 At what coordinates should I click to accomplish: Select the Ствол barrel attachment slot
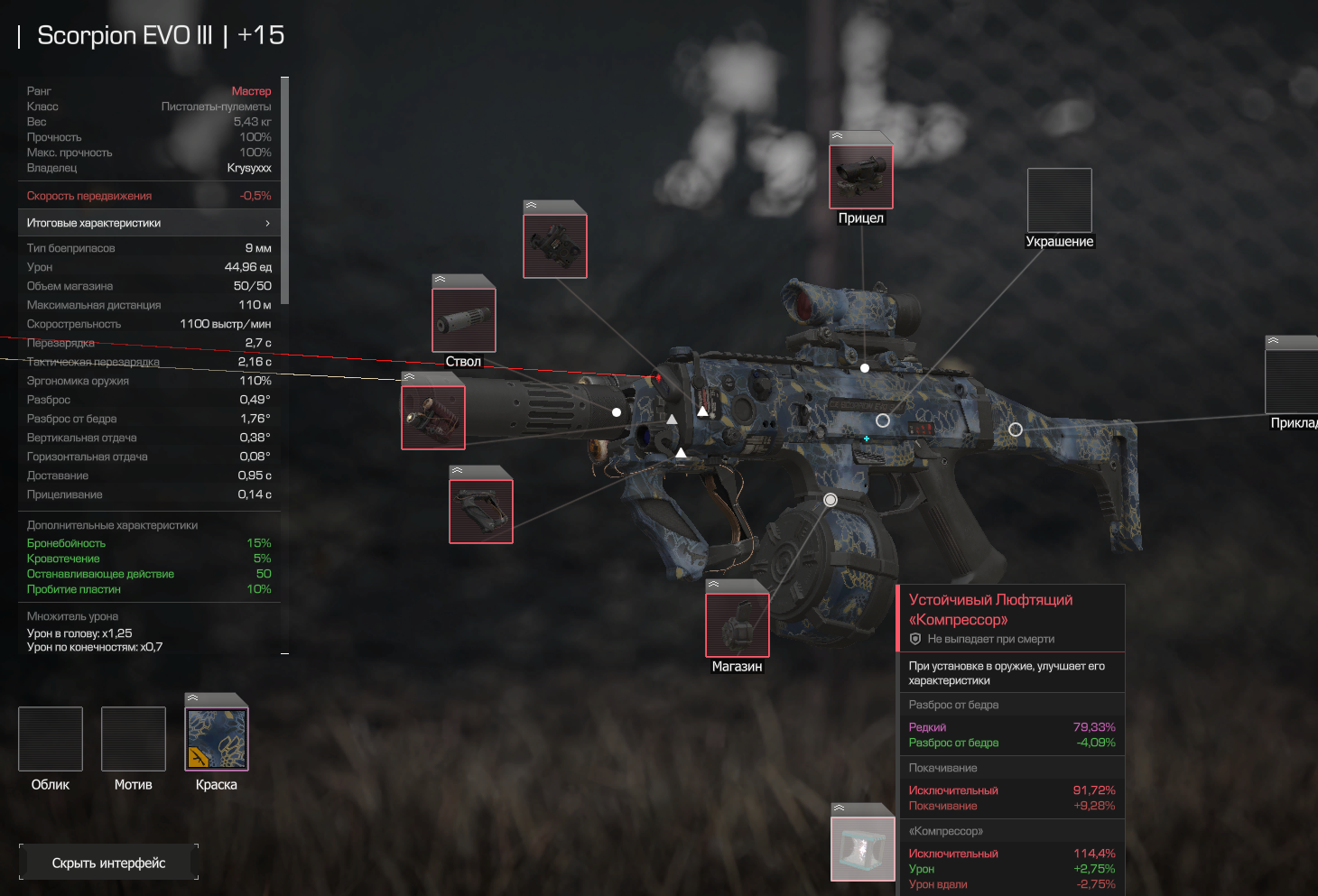[464, 319]
